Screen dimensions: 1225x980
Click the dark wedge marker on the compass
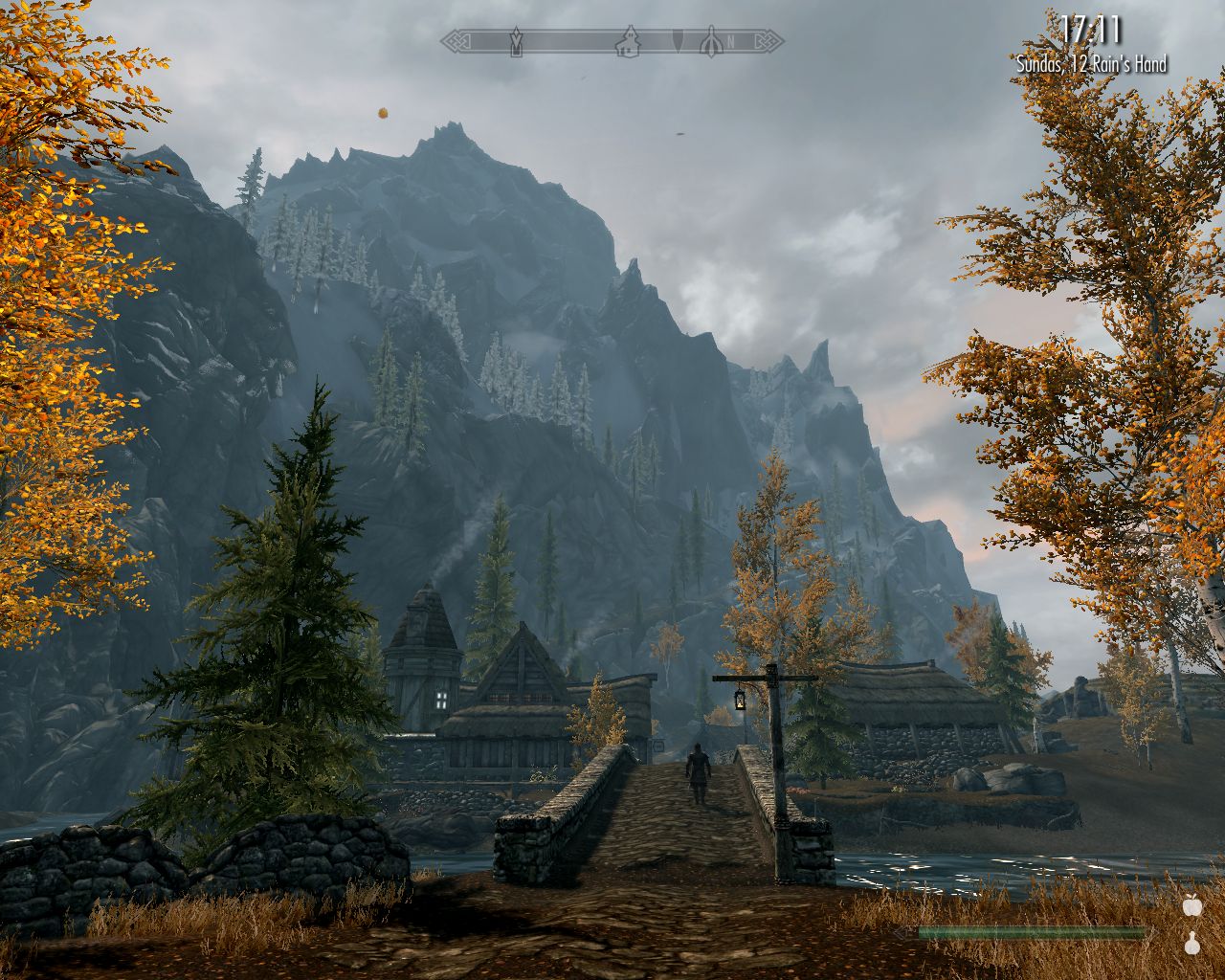point(678,40)
